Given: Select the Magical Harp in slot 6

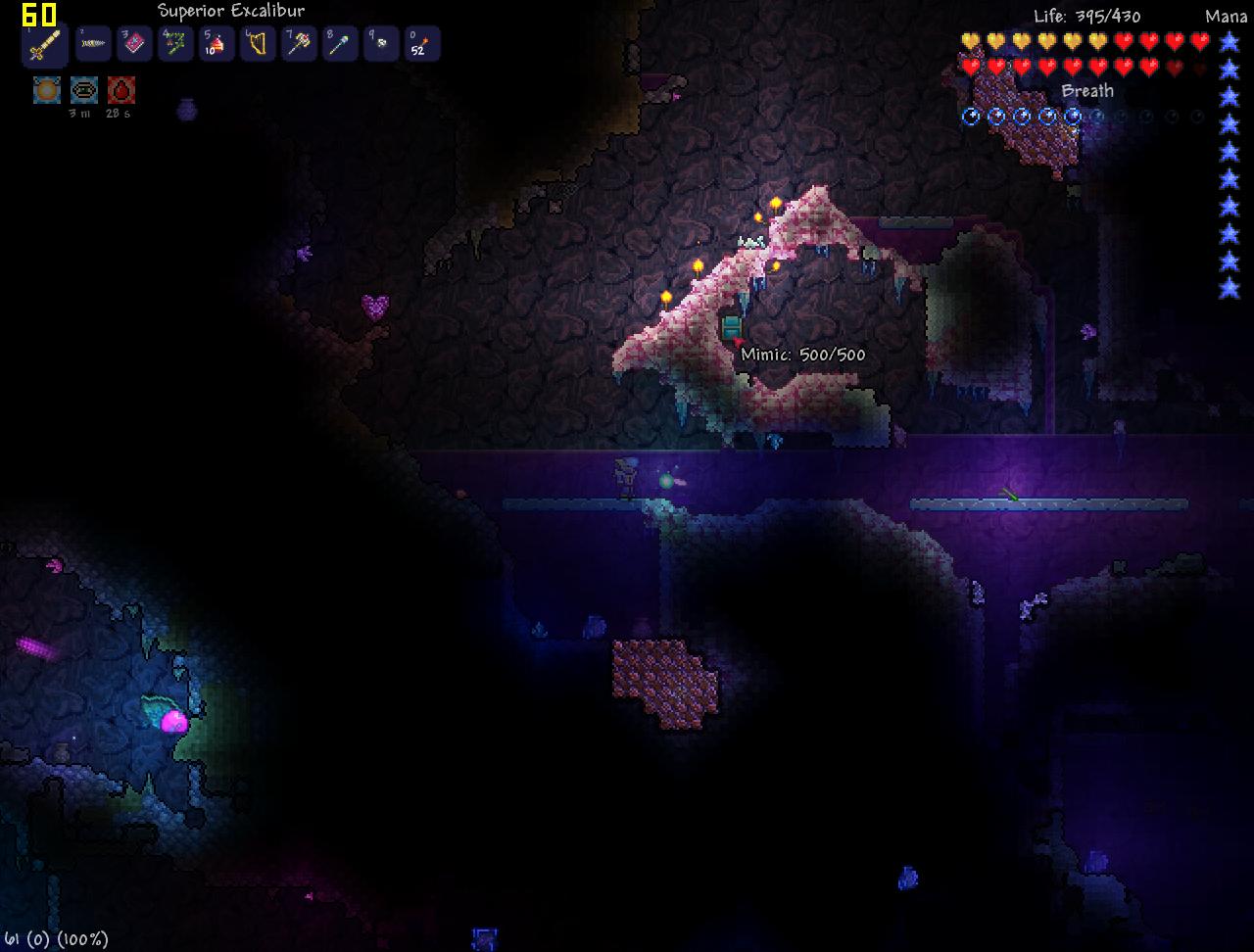Looking at the screenshot, I should 258,43.
